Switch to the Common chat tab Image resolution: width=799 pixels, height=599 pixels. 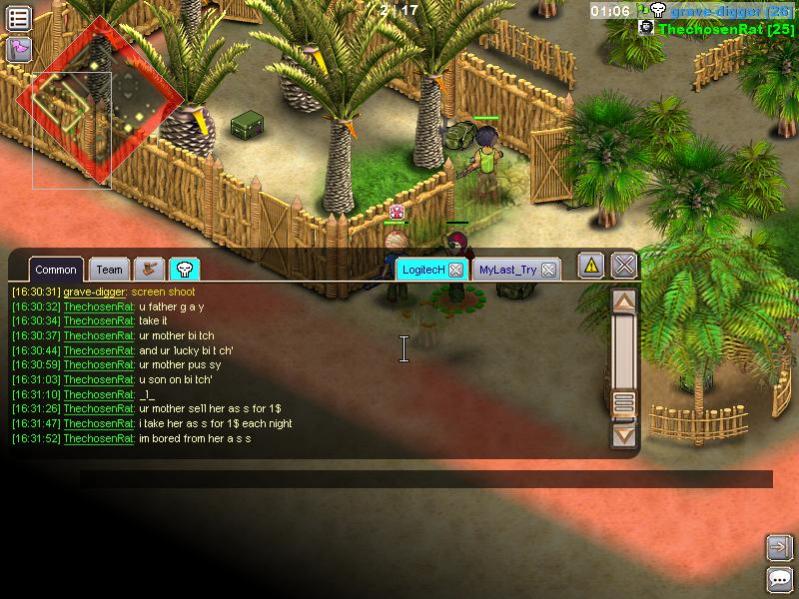[x=56, y=269]
